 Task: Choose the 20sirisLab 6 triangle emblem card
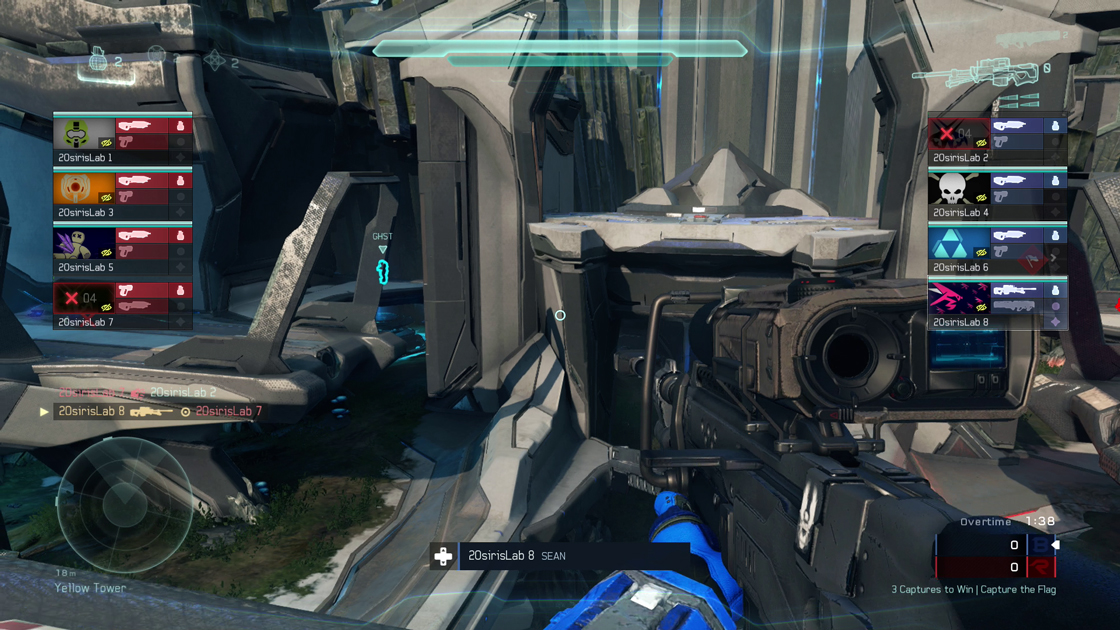tap(997, 249)
